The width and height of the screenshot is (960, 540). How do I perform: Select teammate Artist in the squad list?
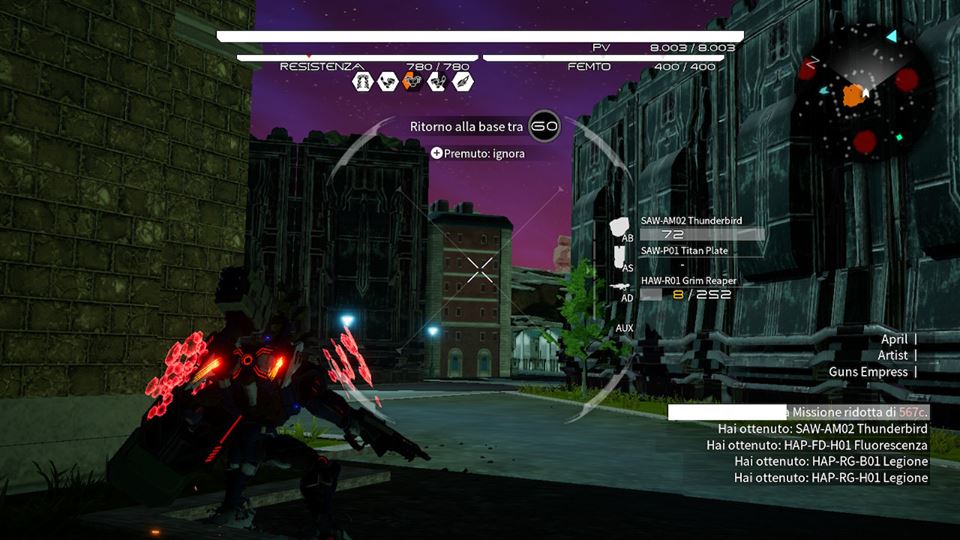893,355
